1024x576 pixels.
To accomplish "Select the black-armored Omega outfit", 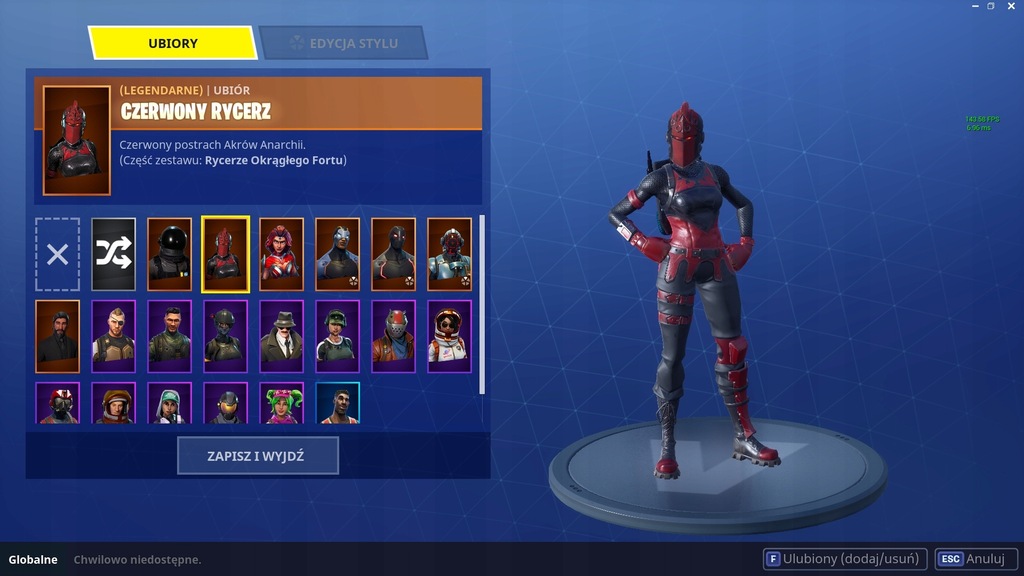I will pos(394,254).
